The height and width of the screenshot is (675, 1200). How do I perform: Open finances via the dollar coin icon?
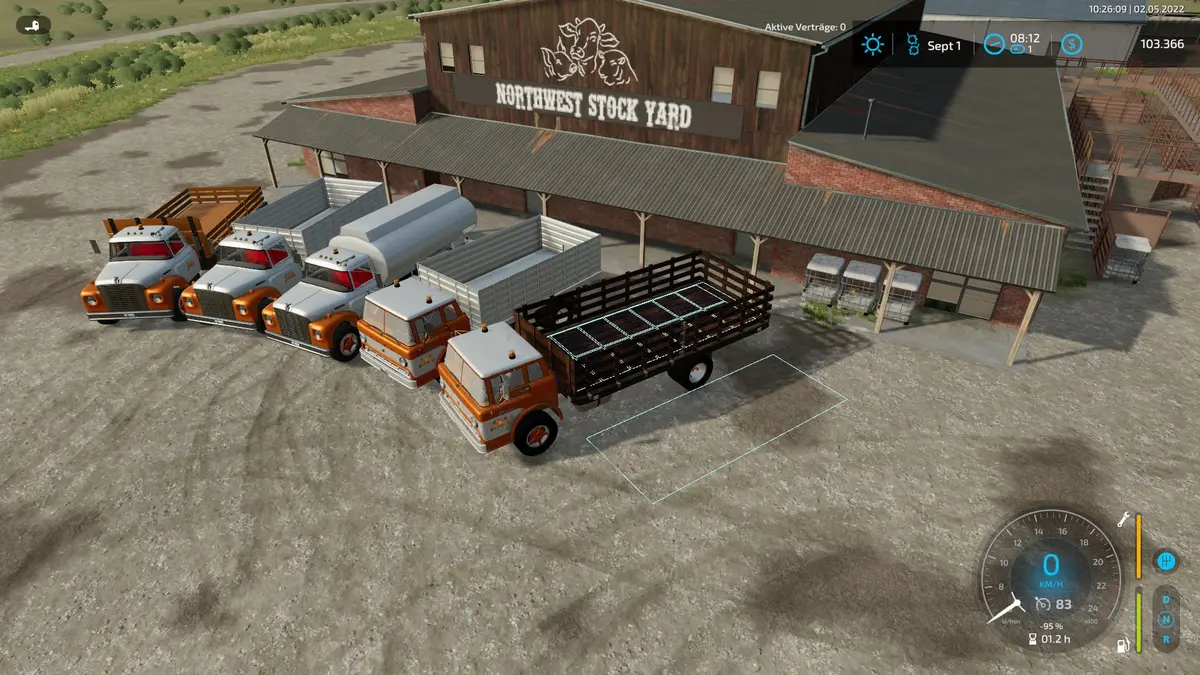(1071, 44)
